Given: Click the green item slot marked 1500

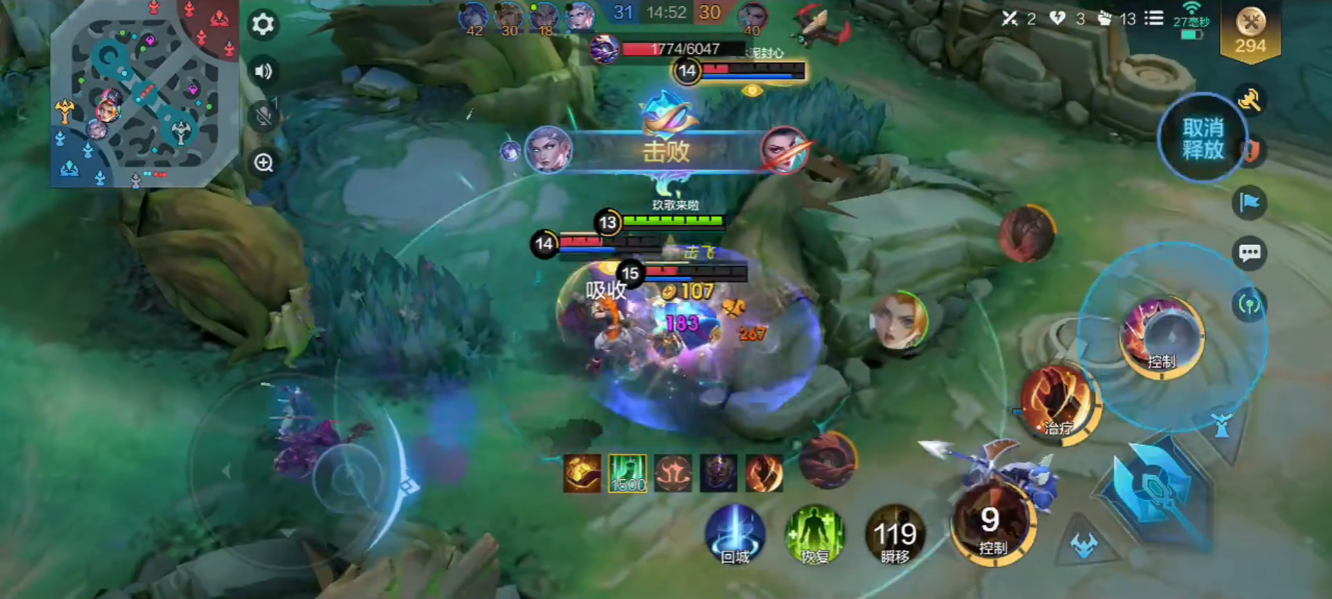Looking at the screenshot, I should tap(628, 473).
